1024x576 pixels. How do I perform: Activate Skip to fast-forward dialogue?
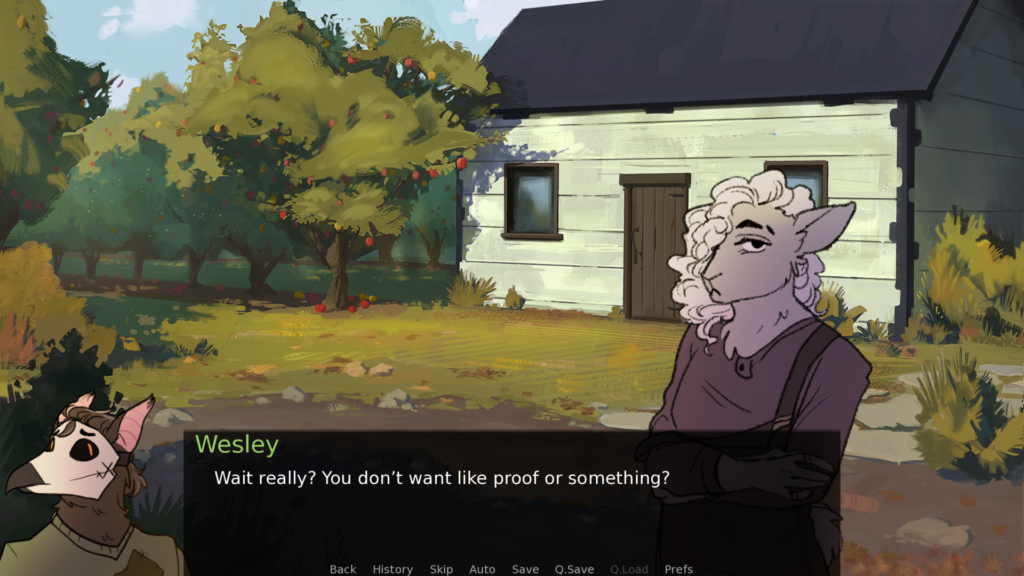[x=441, y=569]
